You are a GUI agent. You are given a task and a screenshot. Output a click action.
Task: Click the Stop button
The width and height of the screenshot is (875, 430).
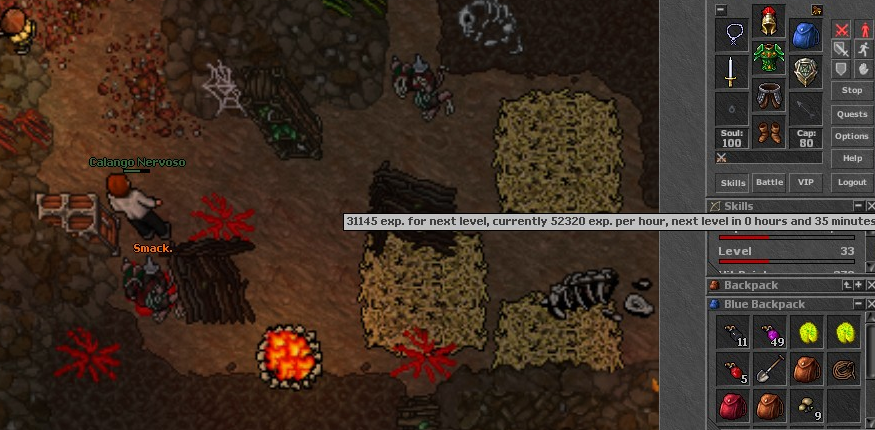pos(851,90)
